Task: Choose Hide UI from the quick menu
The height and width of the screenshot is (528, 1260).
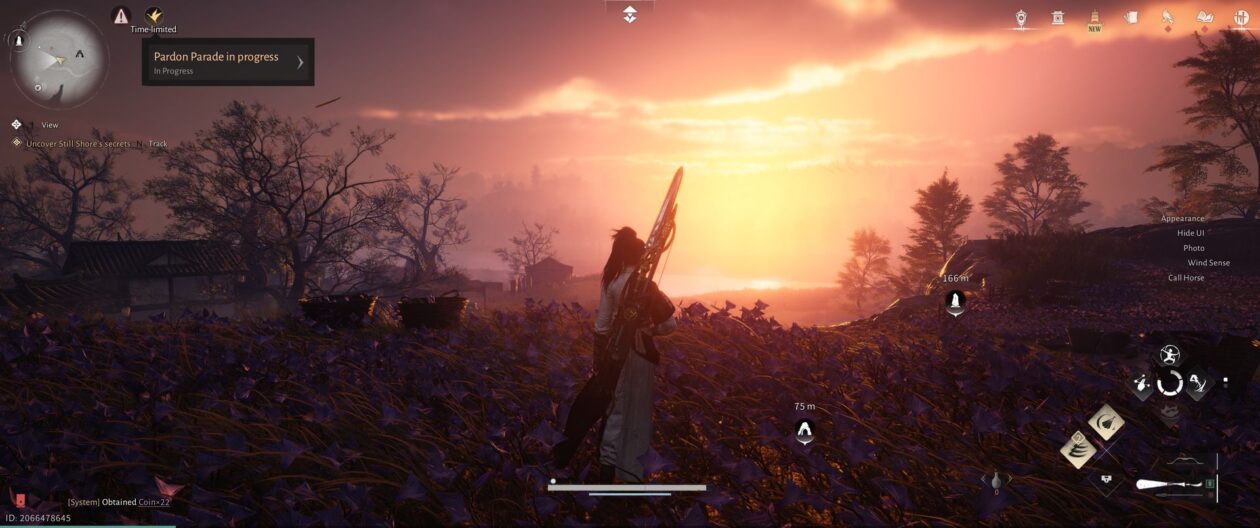Action: pos(1190,233)
